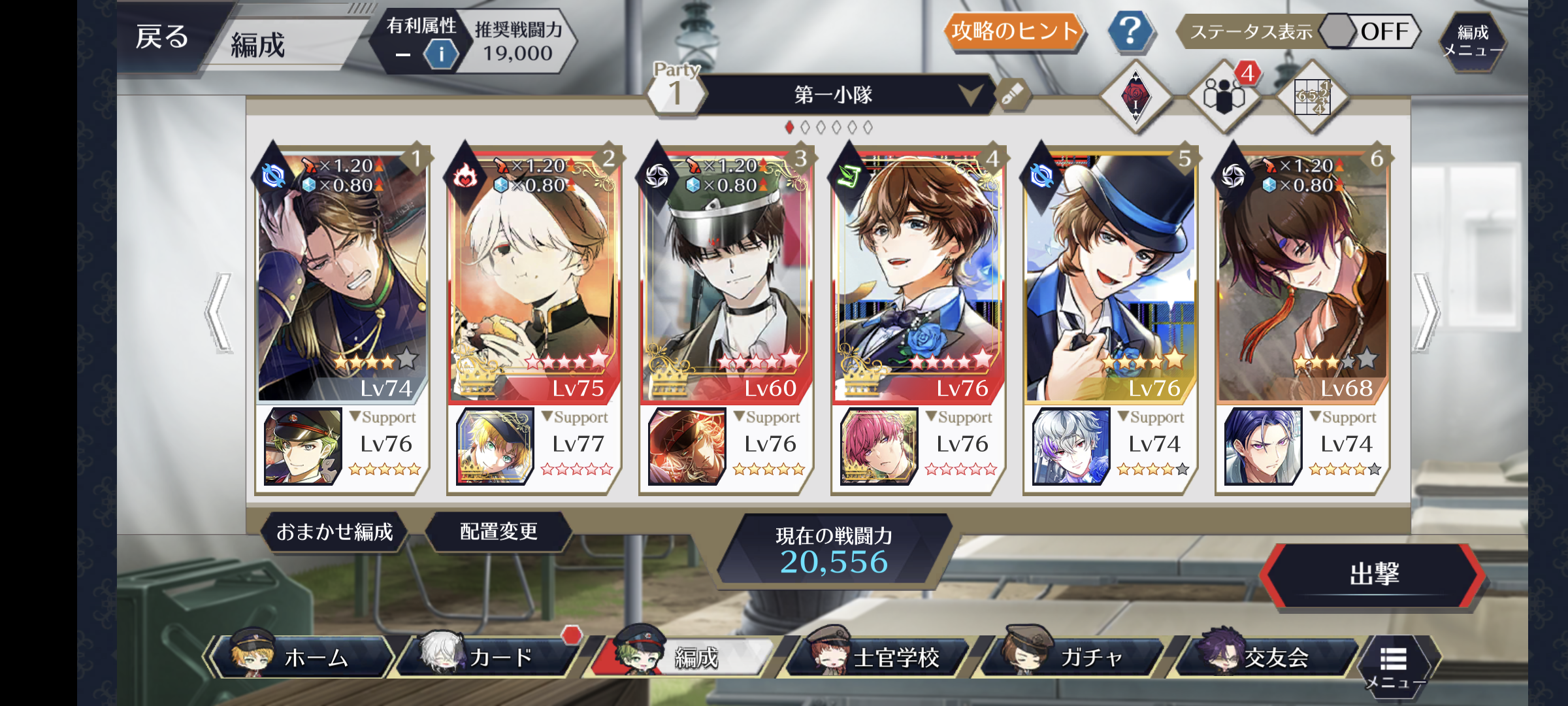Open the 攻略のヒント strategy hints

tap(1013, 31)
